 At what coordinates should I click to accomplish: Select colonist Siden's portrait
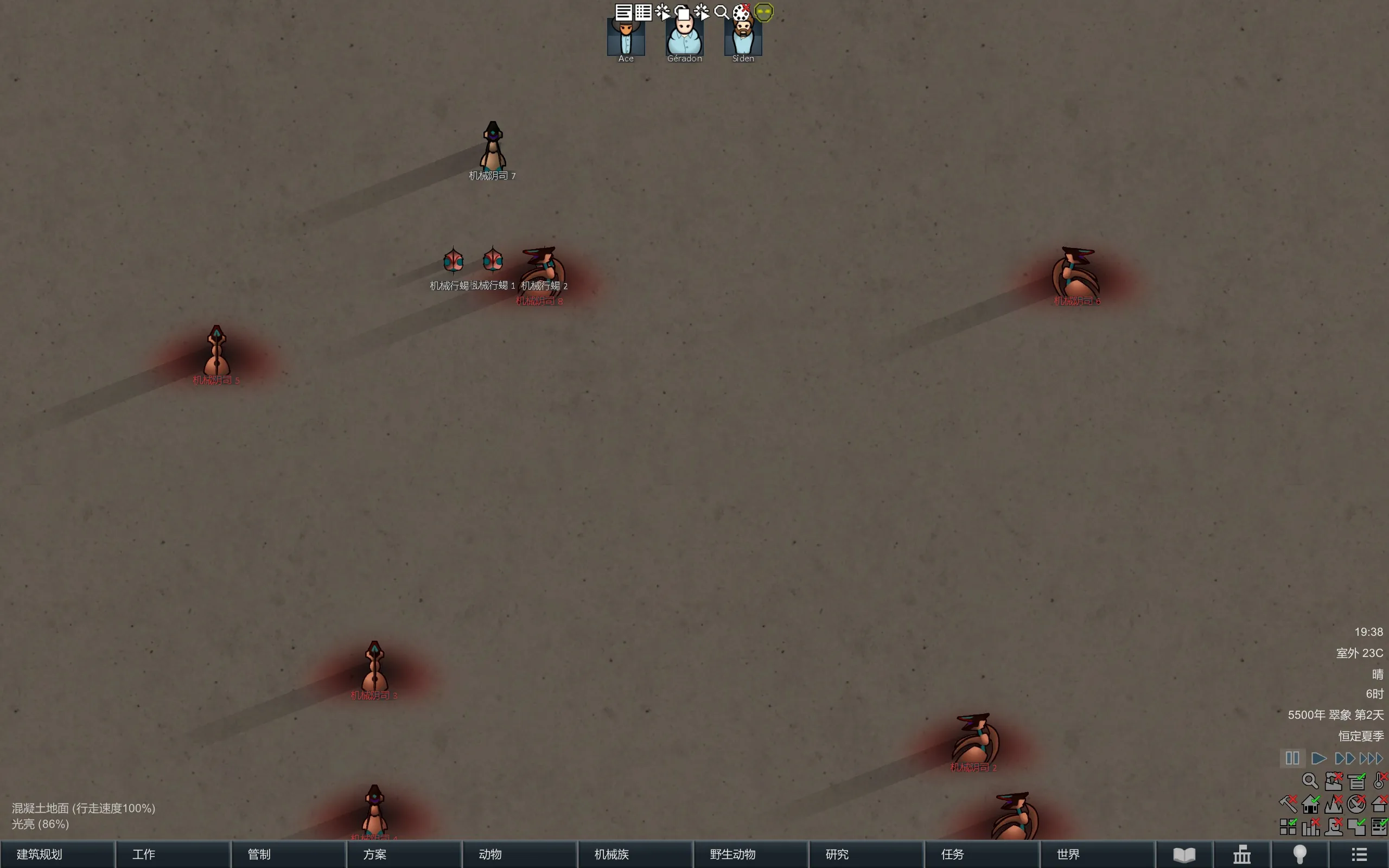[743, 38]
